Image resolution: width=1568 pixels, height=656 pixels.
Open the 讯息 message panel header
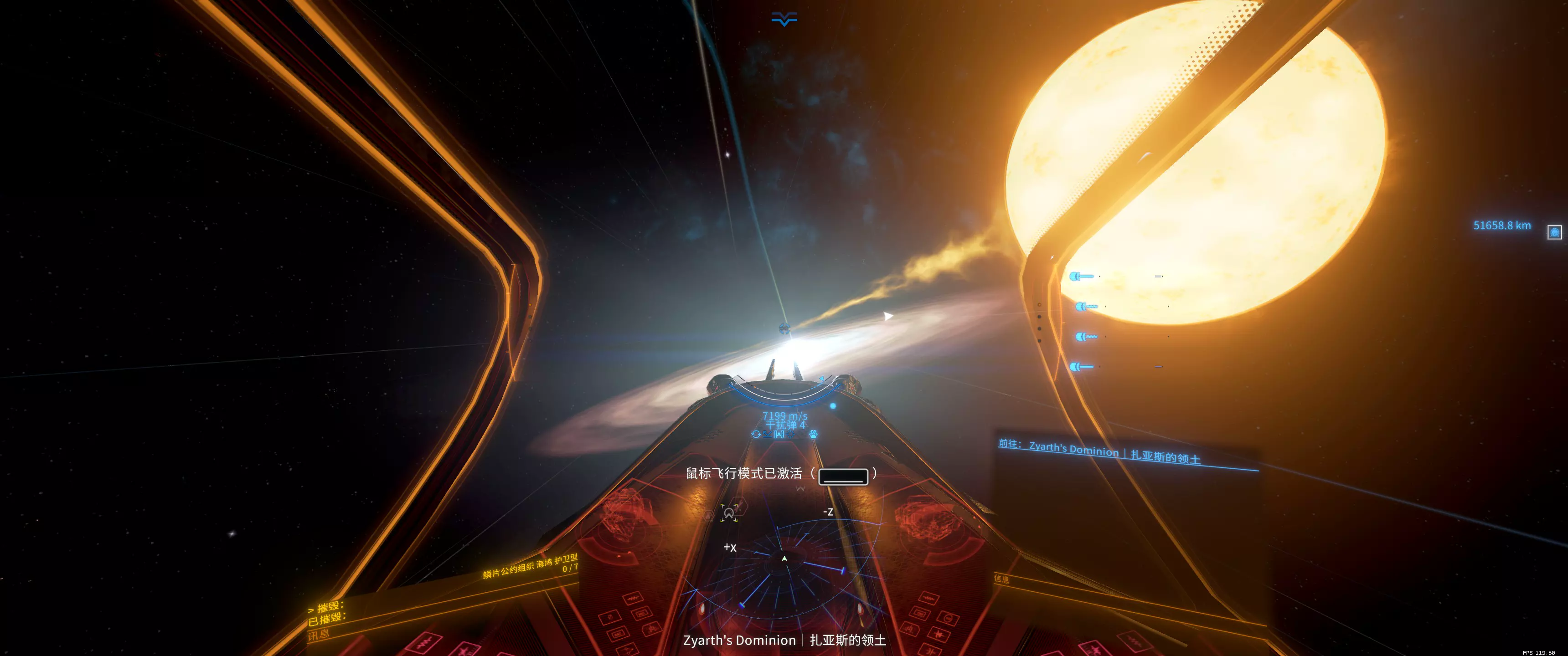318,635
